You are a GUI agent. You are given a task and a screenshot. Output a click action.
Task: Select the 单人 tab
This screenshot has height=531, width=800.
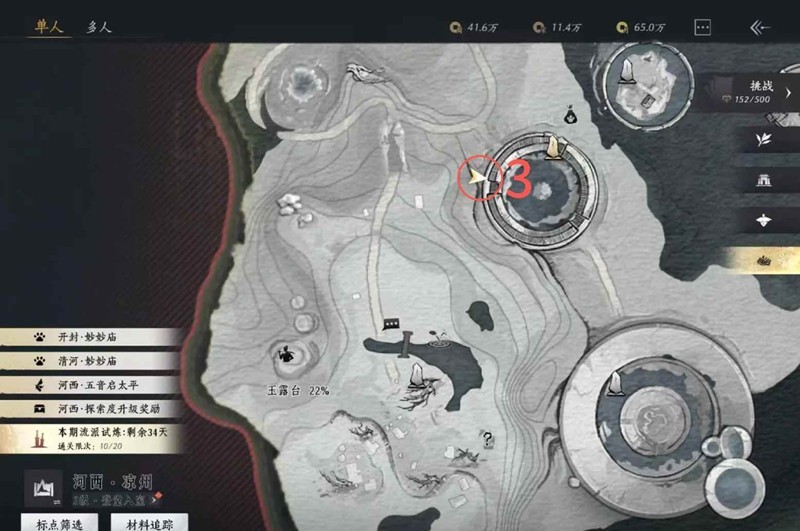click(x=48, y=27)
